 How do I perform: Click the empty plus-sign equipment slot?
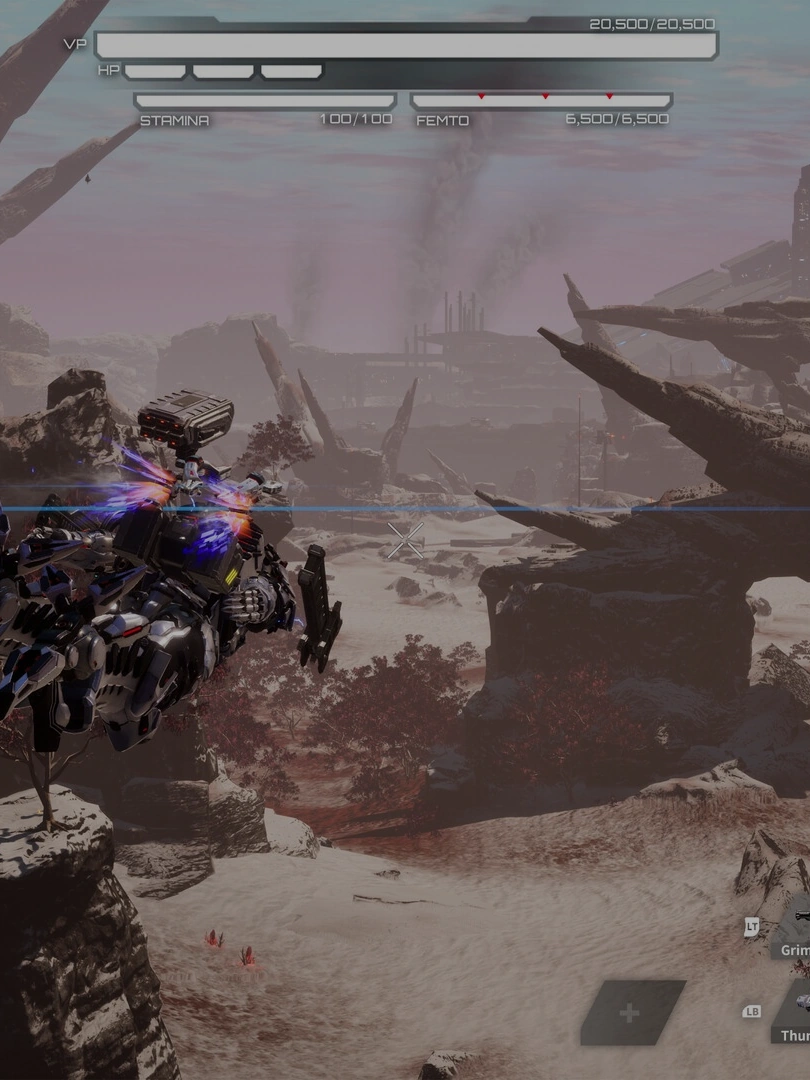631,1013
